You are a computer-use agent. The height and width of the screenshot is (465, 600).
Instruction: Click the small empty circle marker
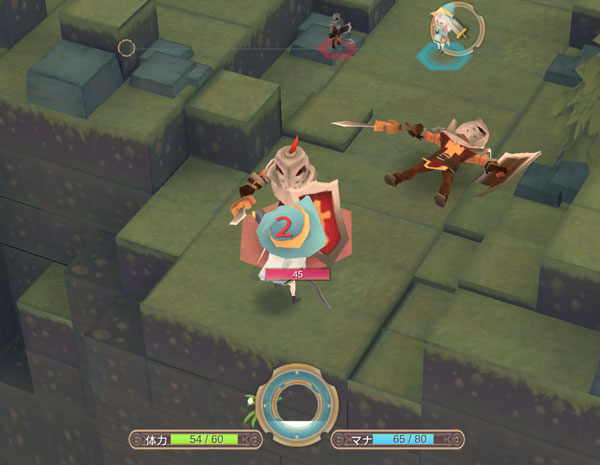[126, 47]
